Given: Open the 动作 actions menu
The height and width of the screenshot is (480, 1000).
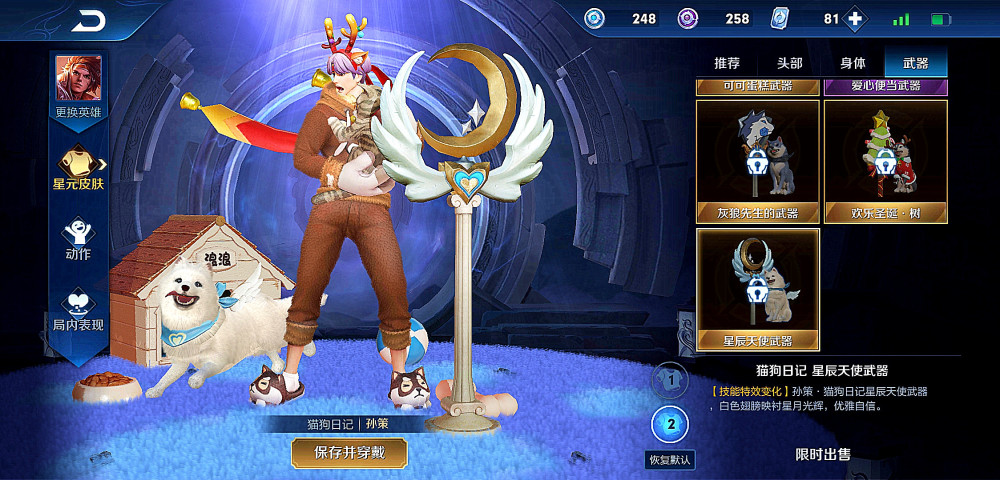Looking at the screenshot, I should 78,238.
